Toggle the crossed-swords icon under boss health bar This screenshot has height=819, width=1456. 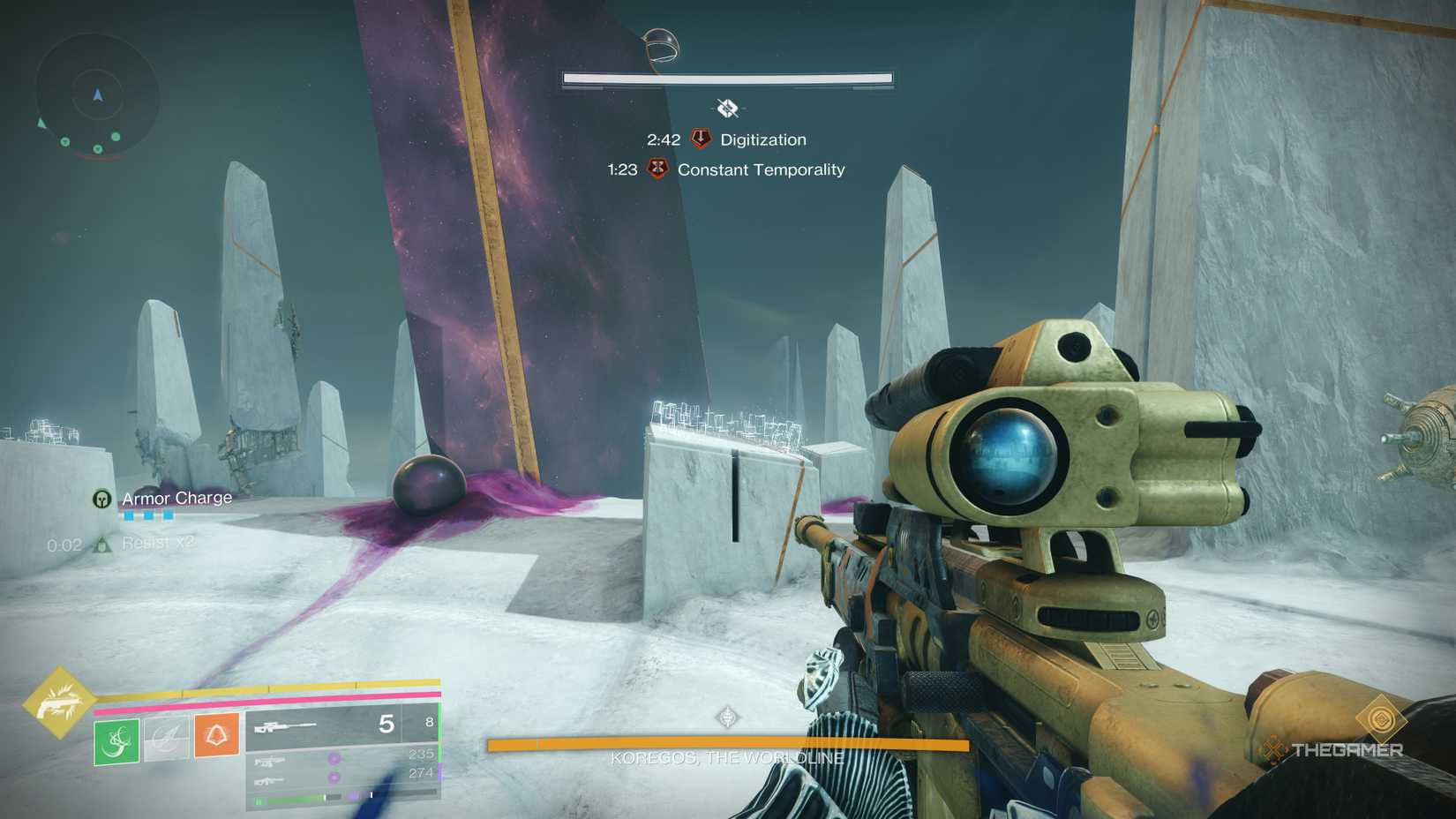[x=727, y=109]
